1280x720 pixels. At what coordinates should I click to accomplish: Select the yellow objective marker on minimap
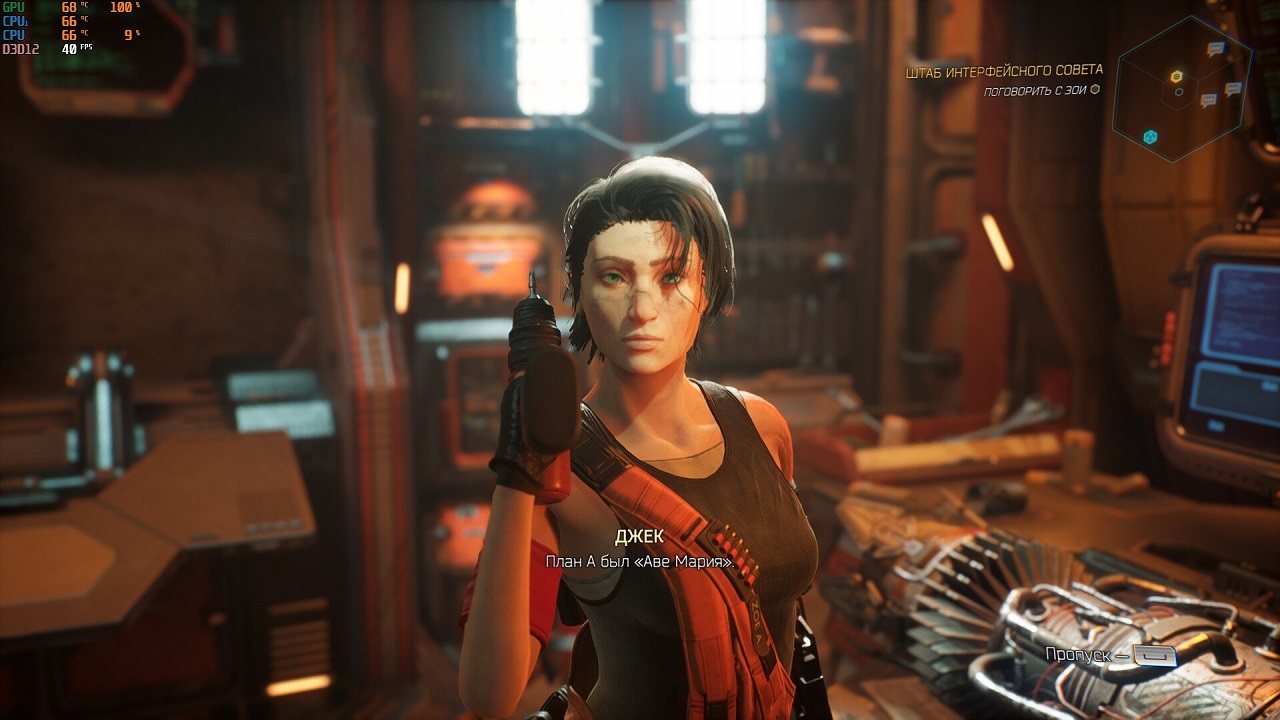1177,76
